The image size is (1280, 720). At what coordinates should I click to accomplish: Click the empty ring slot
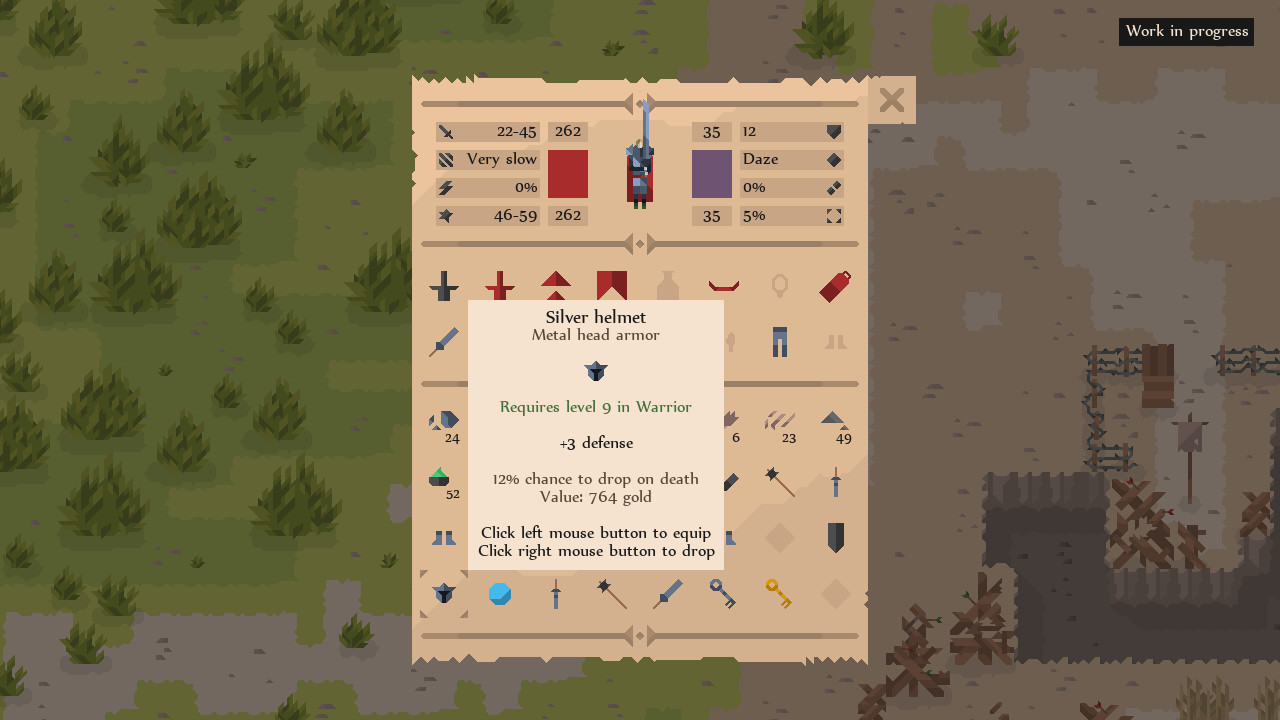pos(780,286)
